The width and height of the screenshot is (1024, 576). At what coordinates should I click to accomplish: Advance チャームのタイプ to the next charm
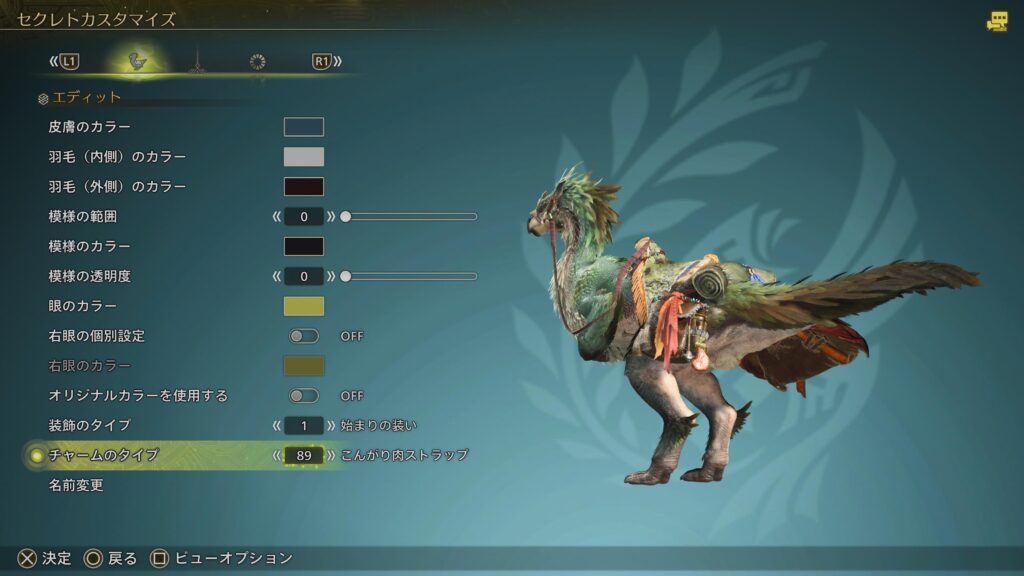332,456
